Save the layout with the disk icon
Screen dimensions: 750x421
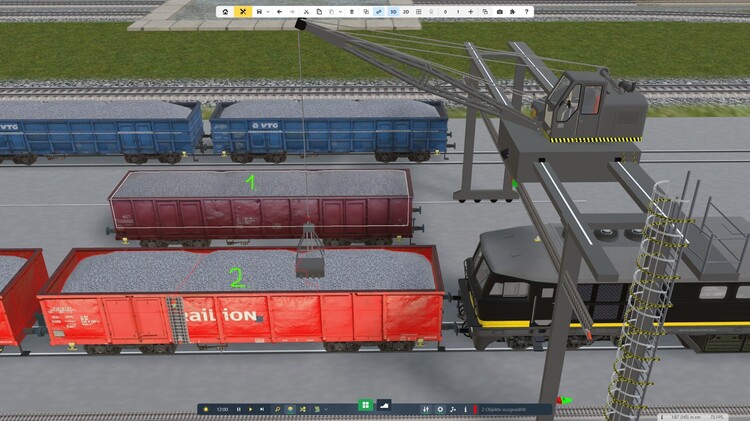[259, 11]
